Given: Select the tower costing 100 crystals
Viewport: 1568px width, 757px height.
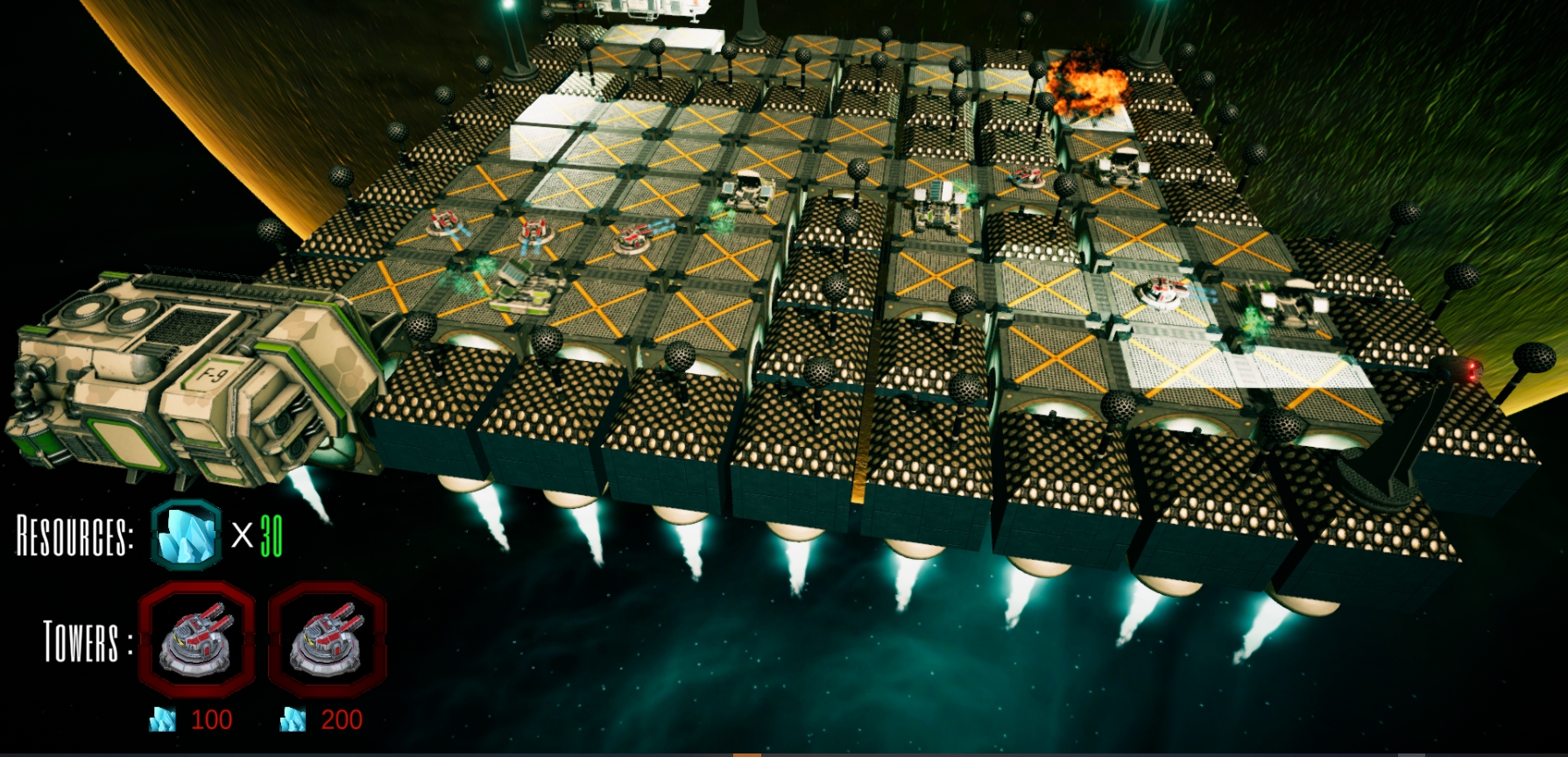Looking at the screenshot, I should point(196,640).
